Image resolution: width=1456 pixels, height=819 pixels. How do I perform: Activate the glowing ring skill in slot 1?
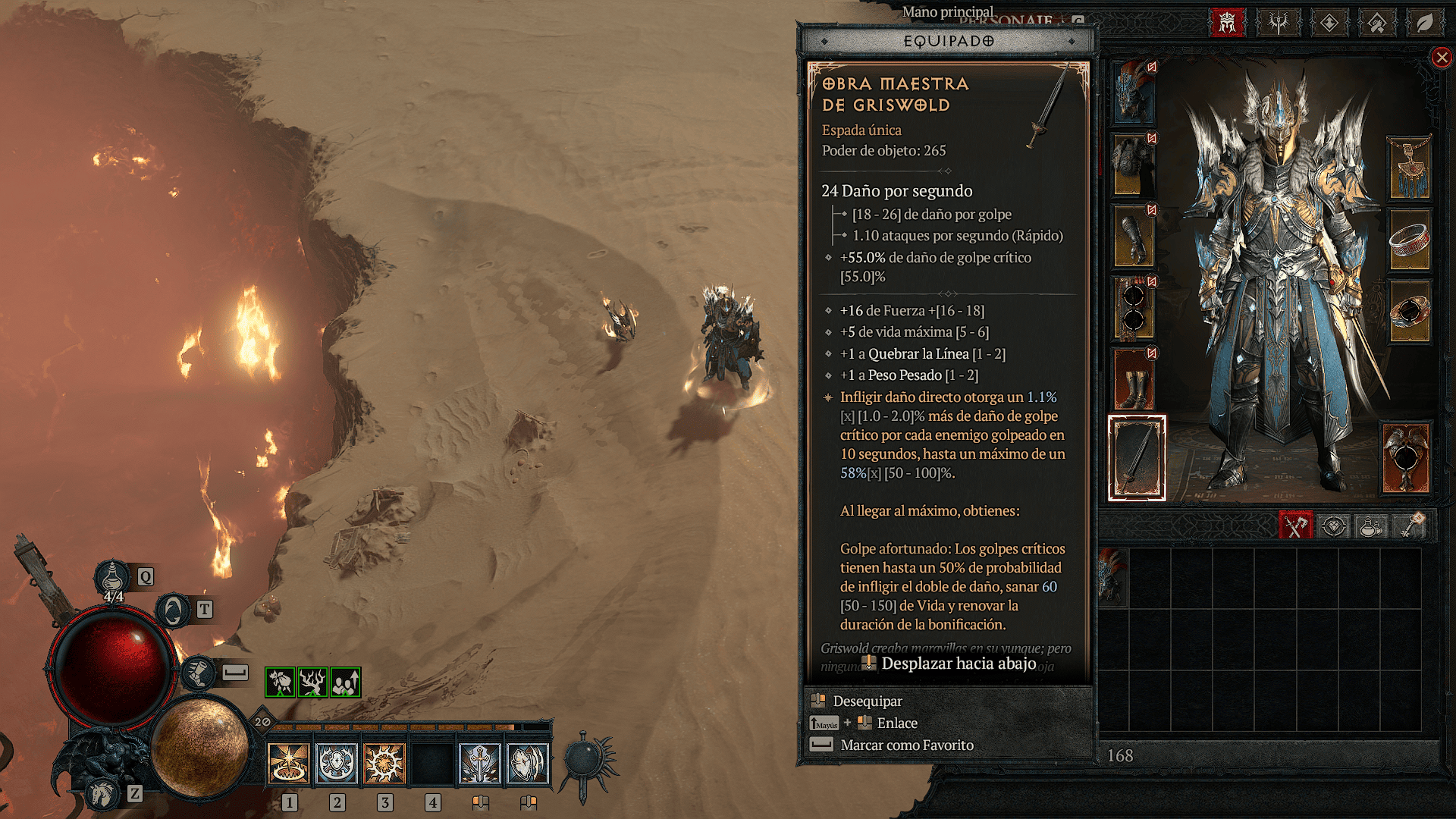coord(289,763)
